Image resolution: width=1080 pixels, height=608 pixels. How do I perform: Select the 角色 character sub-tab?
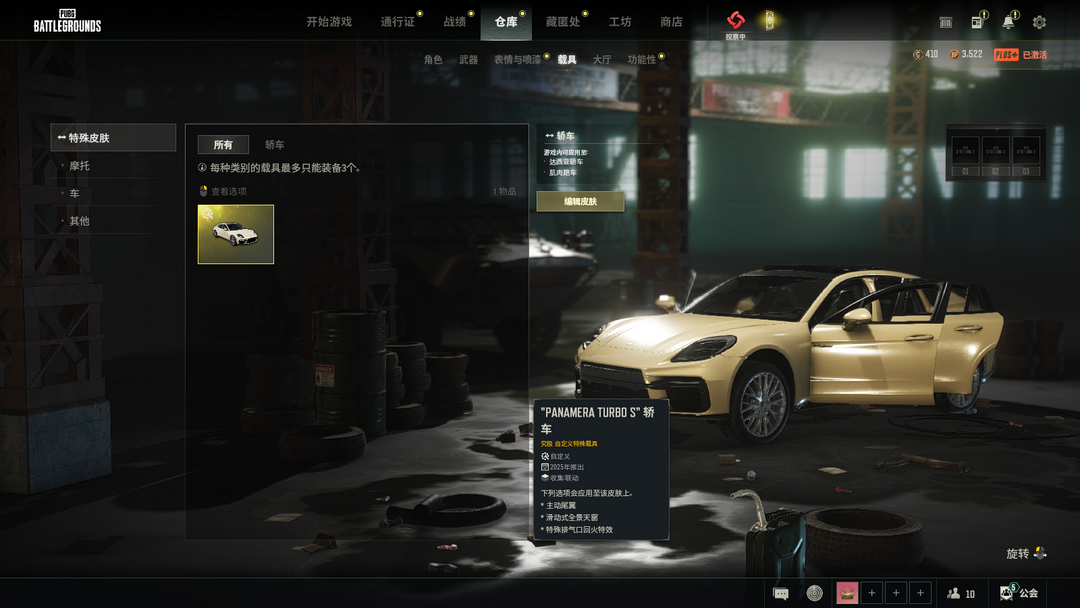[x=433, y=60]
